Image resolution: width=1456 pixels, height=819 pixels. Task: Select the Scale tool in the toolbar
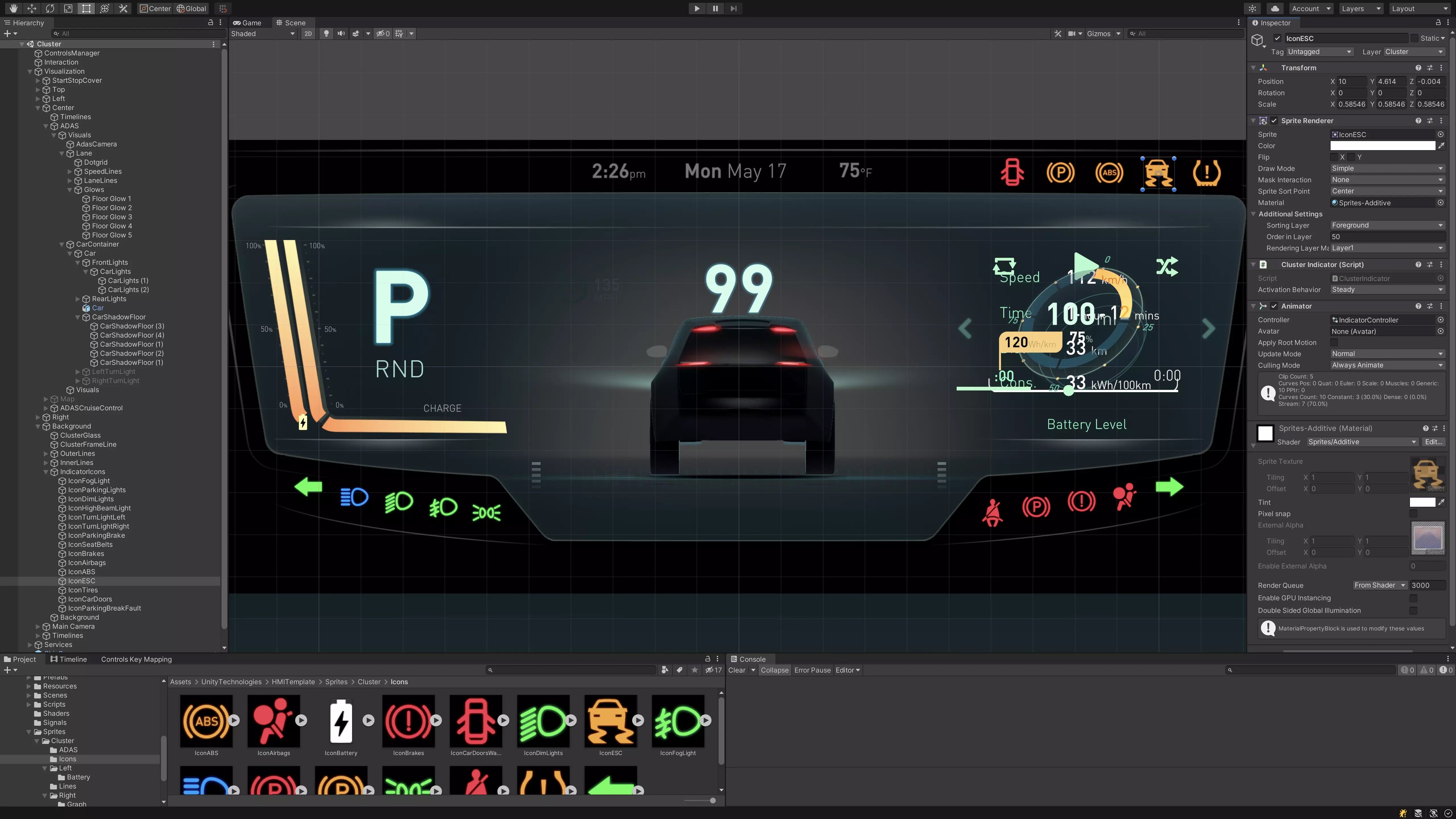tap(68, 9)
